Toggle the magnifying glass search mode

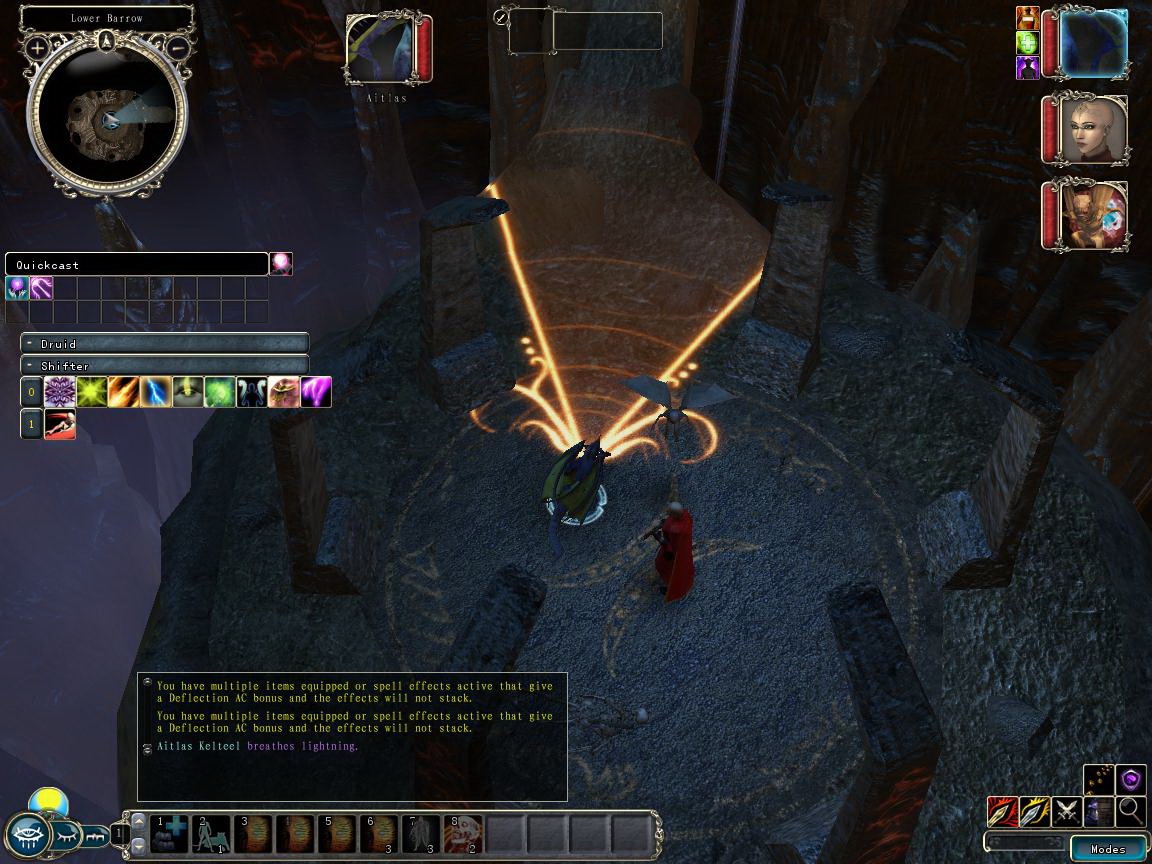[1131, 811]
